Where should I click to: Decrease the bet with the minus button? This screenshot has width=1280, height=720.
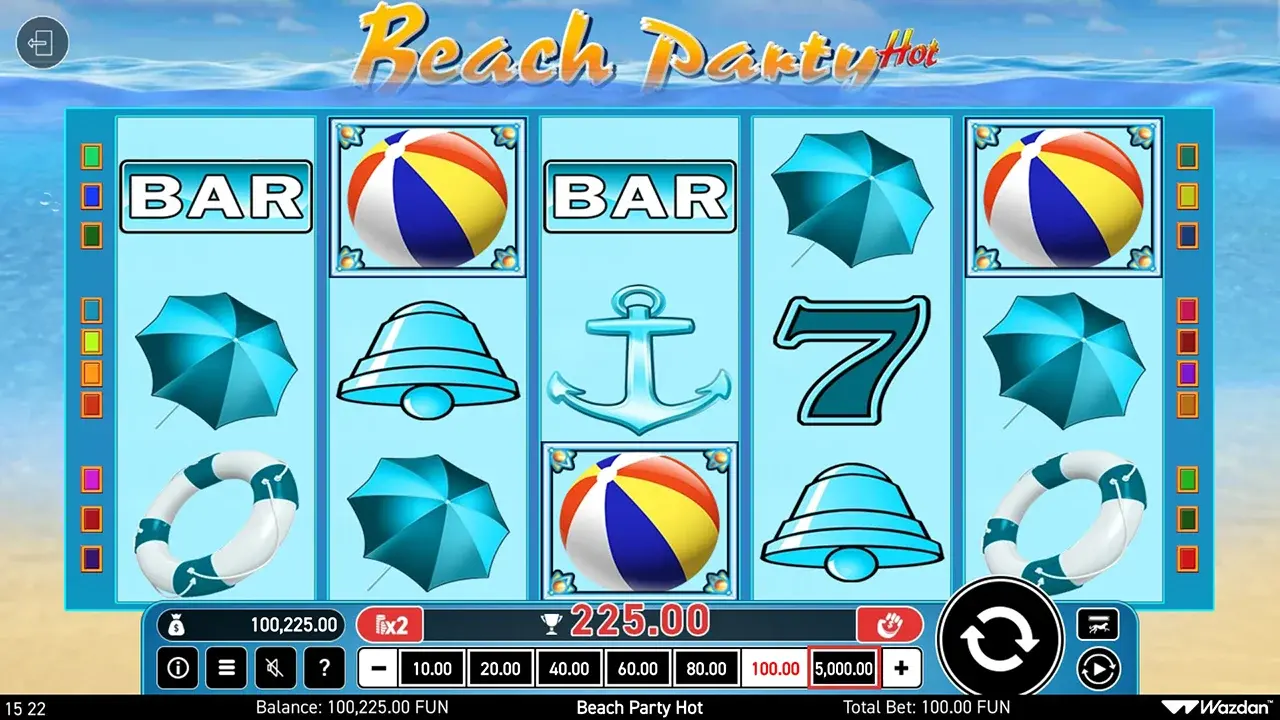(x=378, y=668)
